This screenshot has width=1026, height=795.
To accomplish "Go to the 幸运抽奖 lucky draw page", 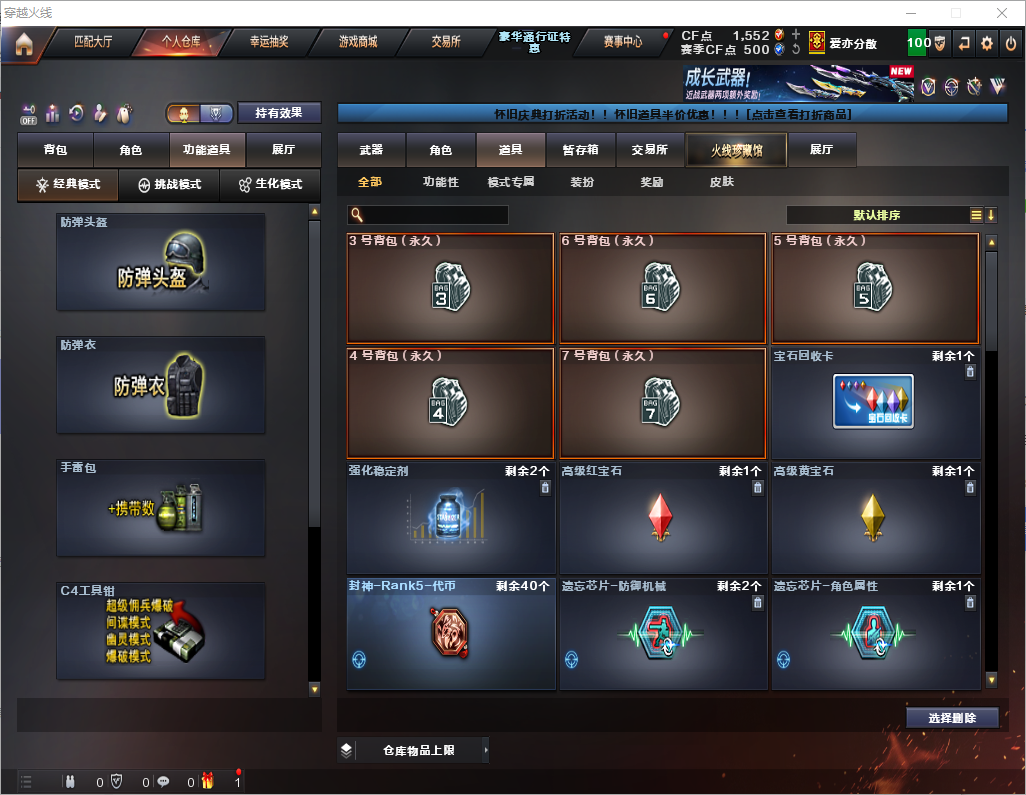I will 269,42.
